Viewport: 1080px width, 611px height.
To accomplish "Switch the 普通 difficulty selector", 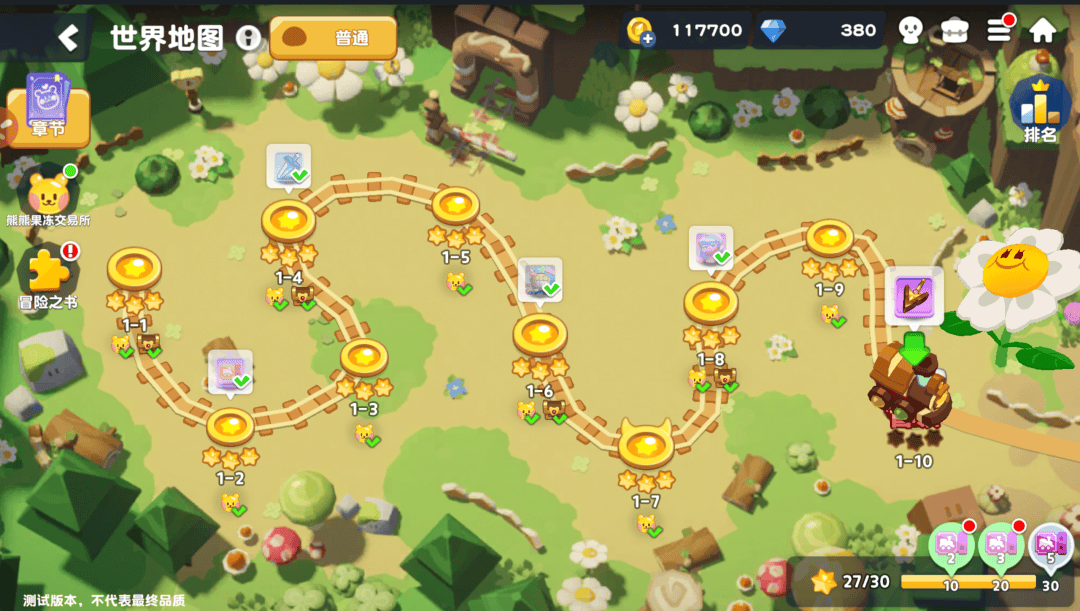I will 333,38.
